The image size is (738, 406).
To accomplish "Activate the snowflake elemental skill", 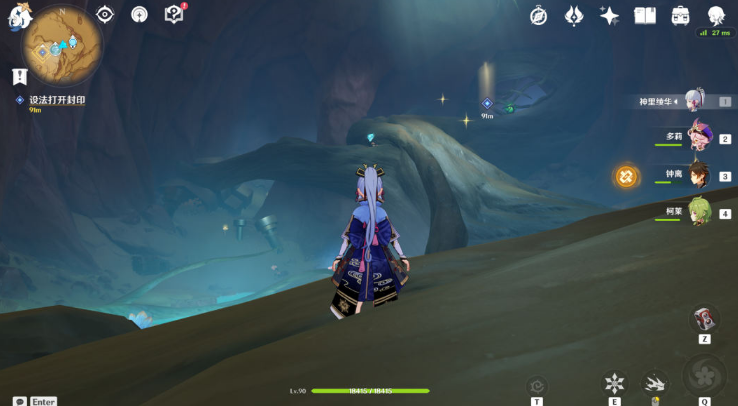I will point(614,383).
